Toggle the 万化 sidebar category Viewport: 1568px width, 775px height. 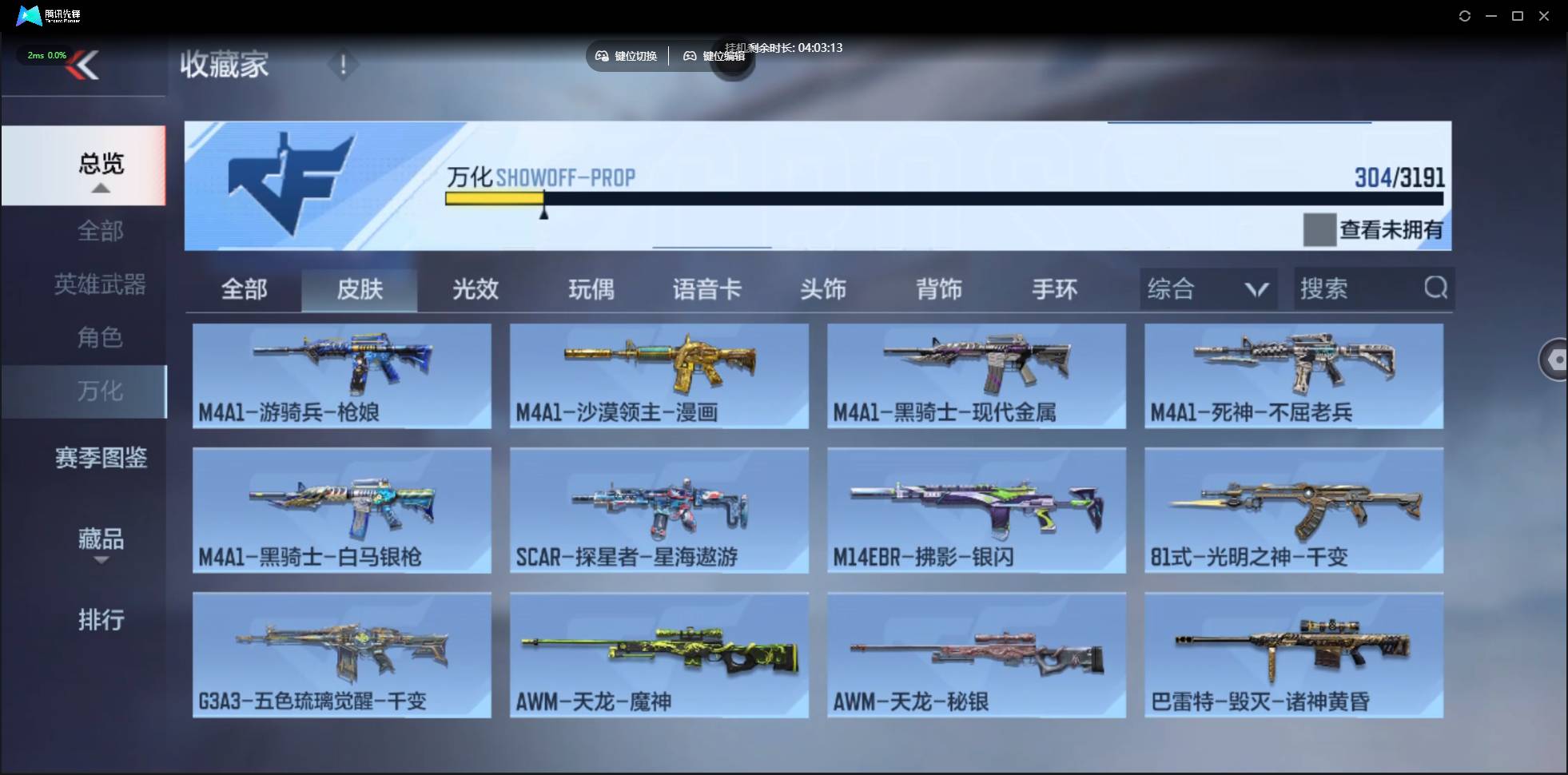click(101, 391)
